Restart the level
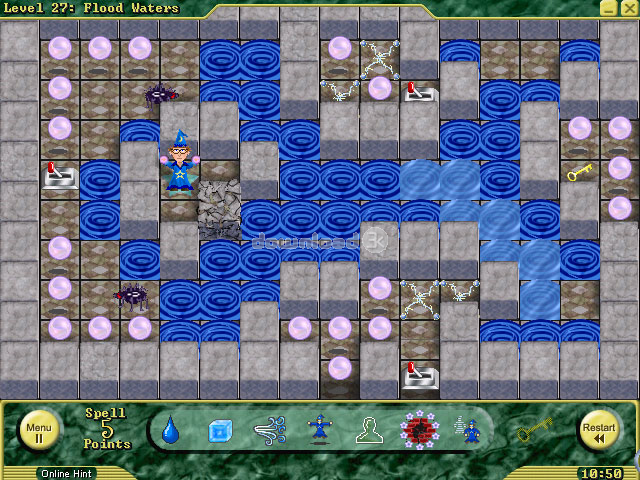Image resolution: width=640 pixels, height=480 pixels. 599,430
